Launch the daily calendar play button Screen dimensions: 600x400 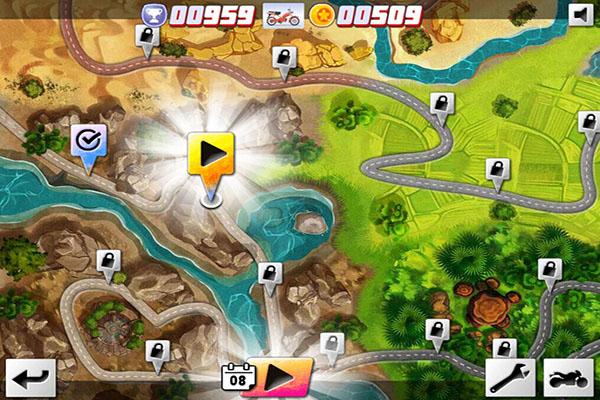pos(277,378)
